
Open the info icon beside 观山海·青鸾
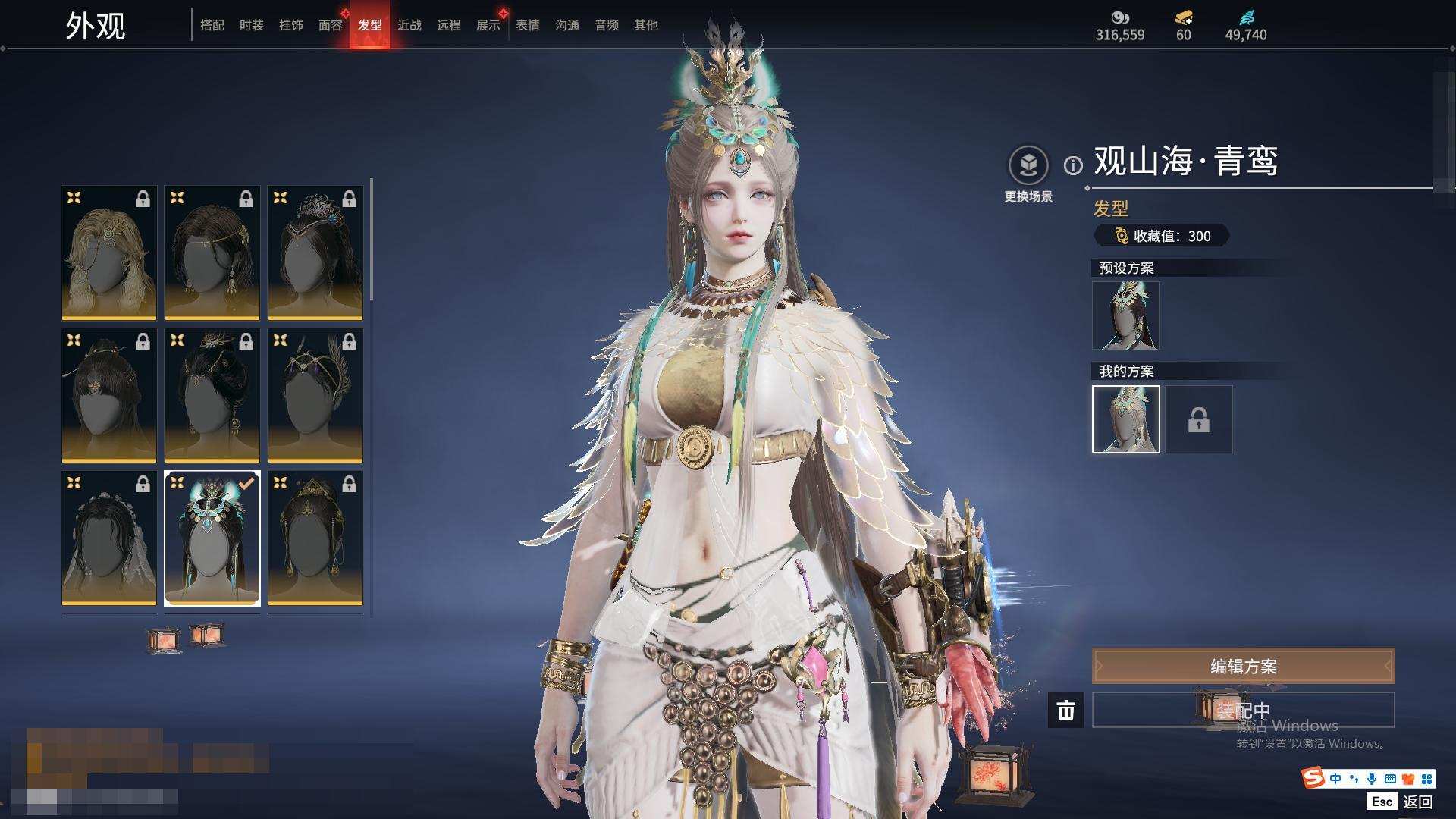point(1073,165)
